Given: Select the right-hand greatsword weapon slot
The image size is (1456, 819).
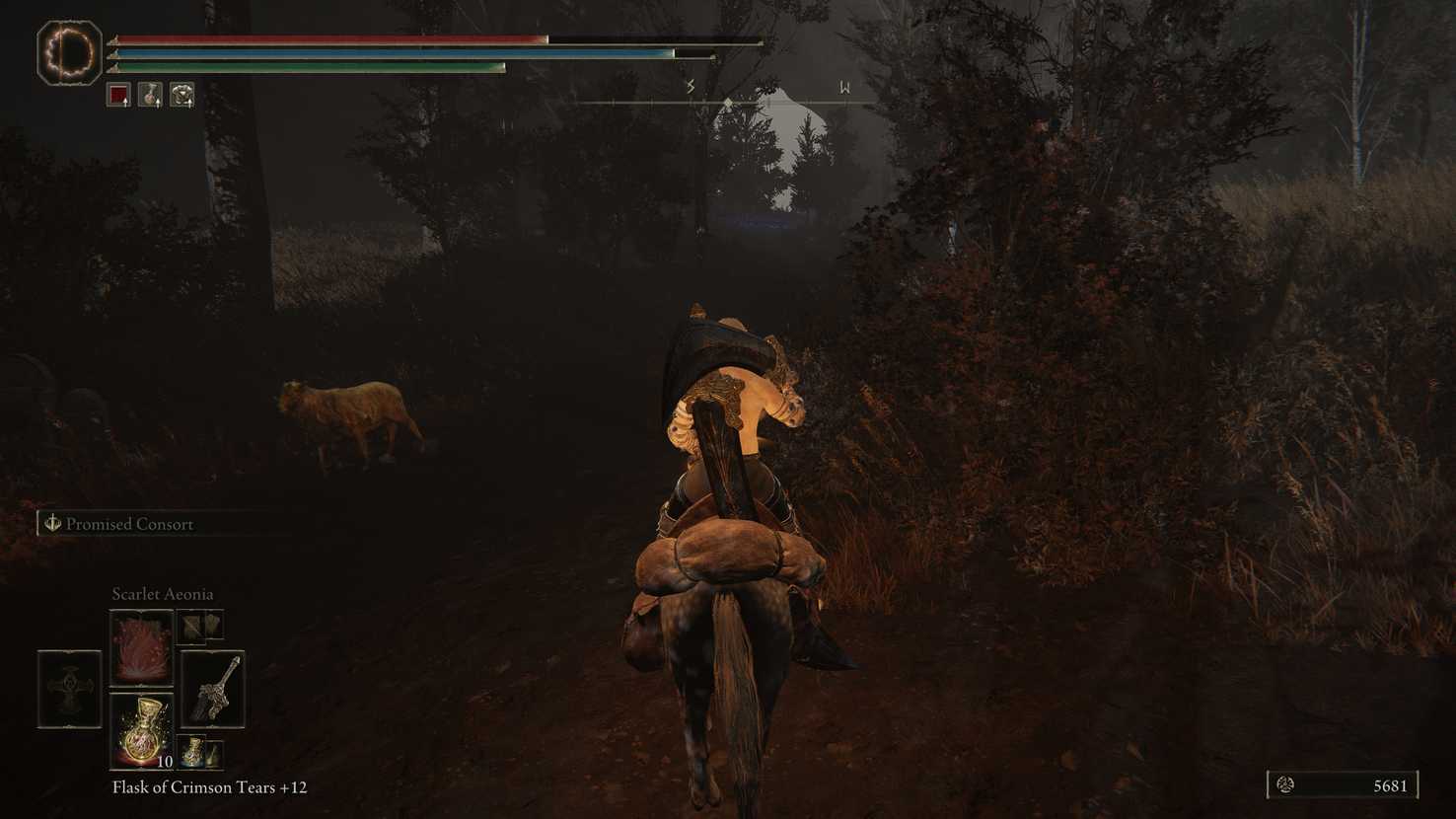Looking at the screenshot, I should click(212, 689).
